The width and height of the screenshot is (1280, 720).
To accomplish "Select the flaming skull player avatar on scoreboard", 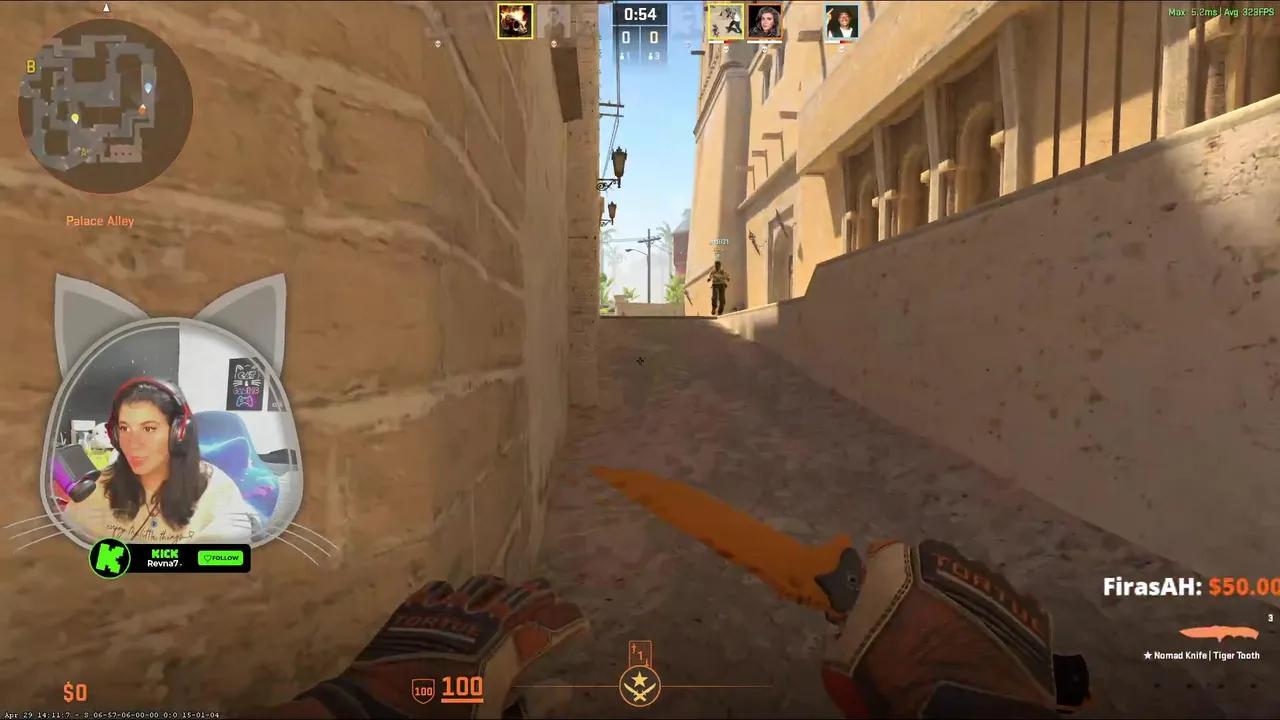I will point(515,21).
